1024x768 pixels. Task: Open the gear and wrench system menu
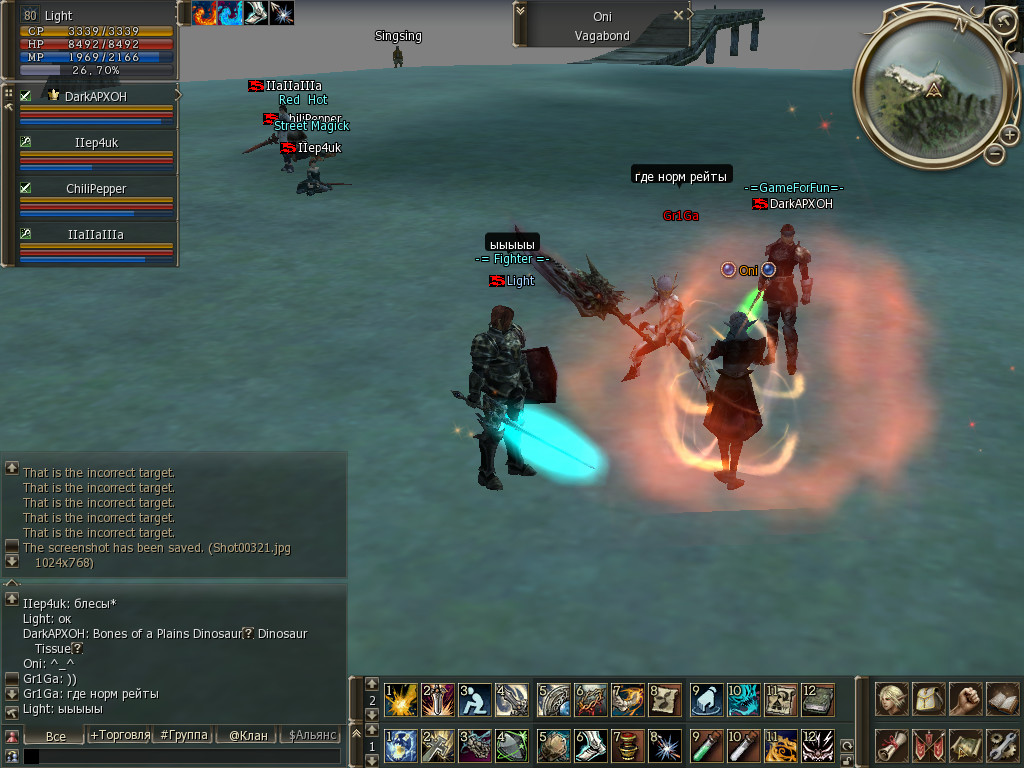pyautogui.click(x=1001, y=745)
